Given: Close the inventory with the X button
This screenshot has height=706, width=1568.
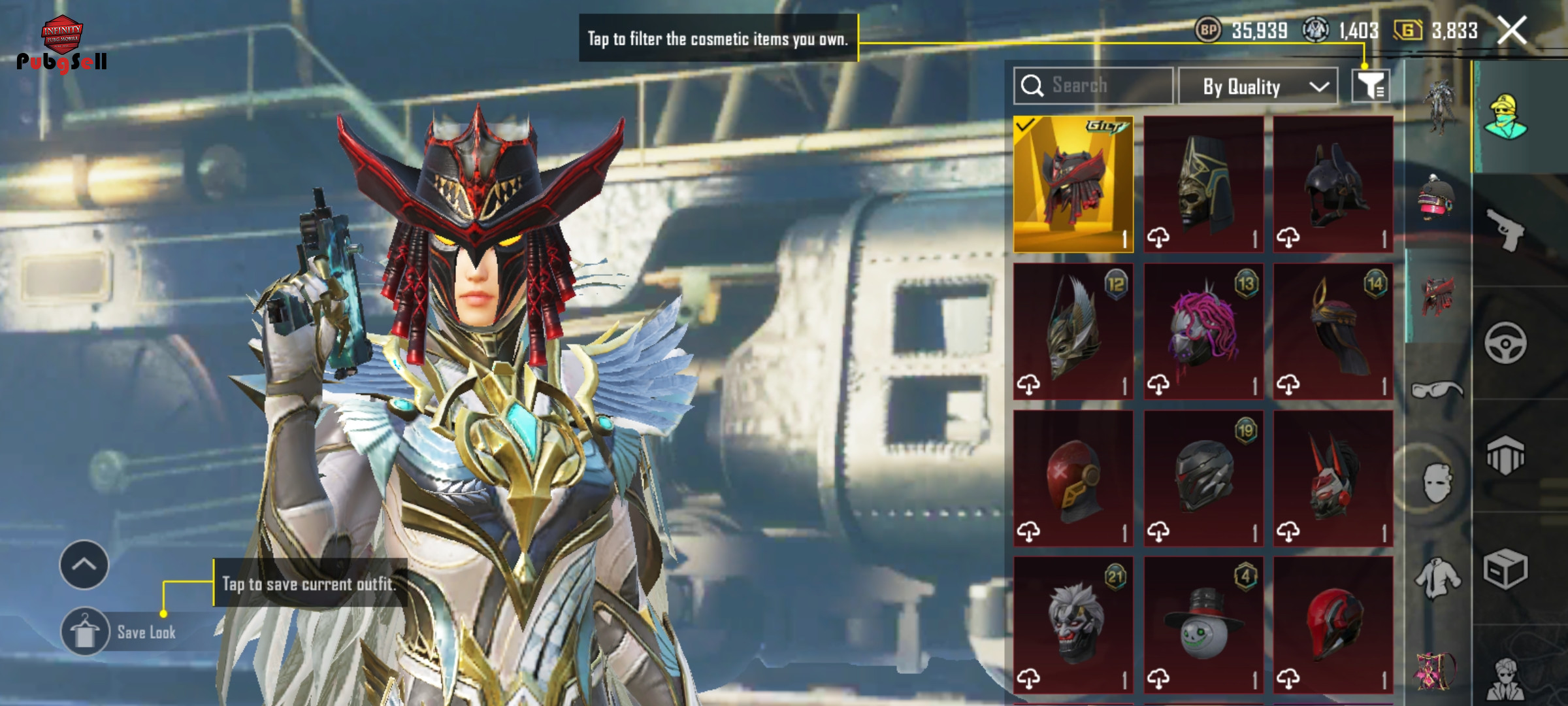Looking at the screenshot, I should point(1512,31).
